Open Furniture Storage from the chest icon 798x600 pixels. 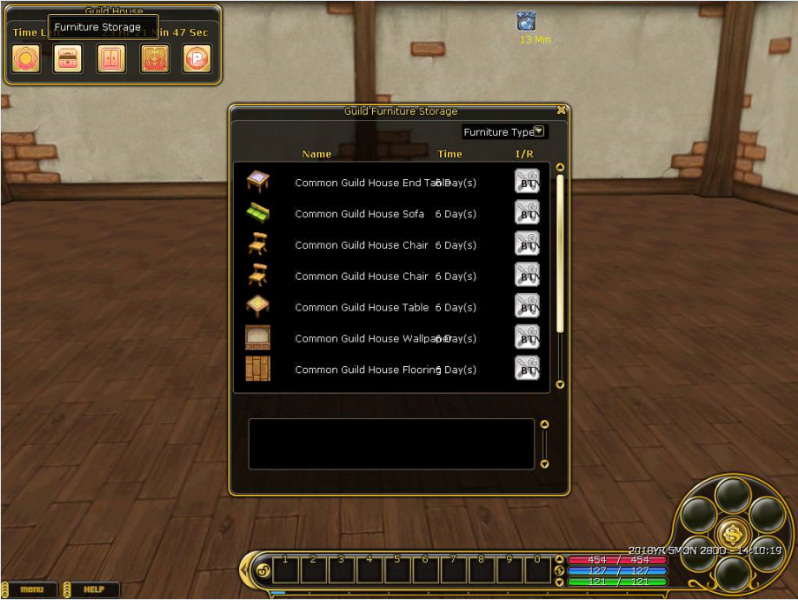(x=68, y=58)
